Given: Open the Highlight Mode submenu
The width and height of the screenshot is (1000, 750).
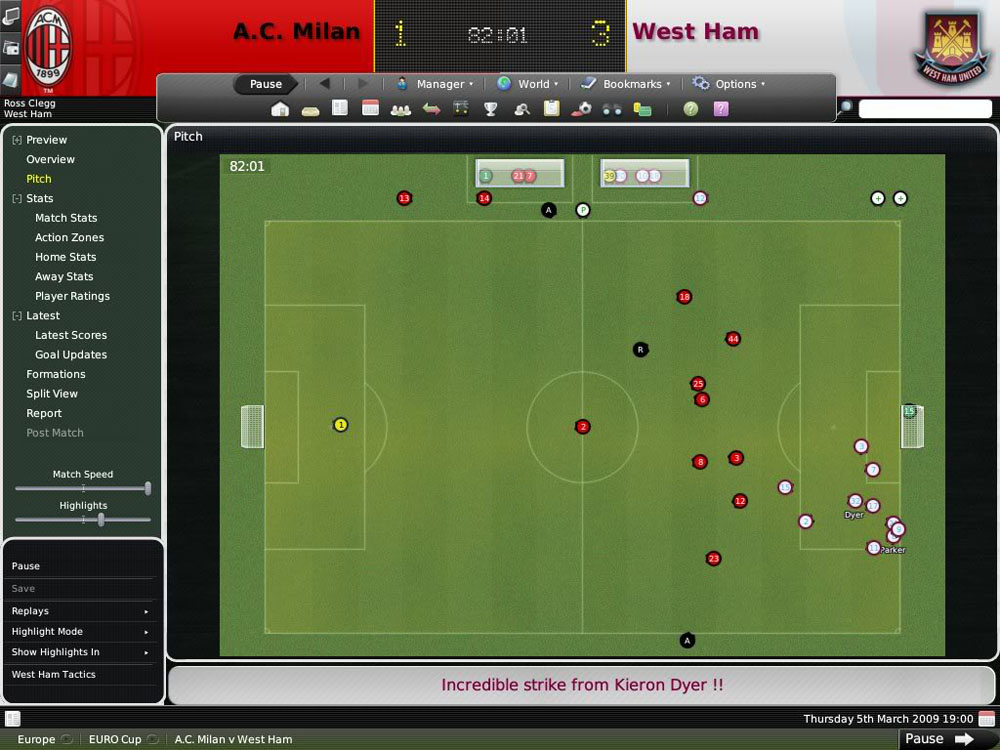Looking at the screenshot, I should pyautogui.click(x=80, y=632).
